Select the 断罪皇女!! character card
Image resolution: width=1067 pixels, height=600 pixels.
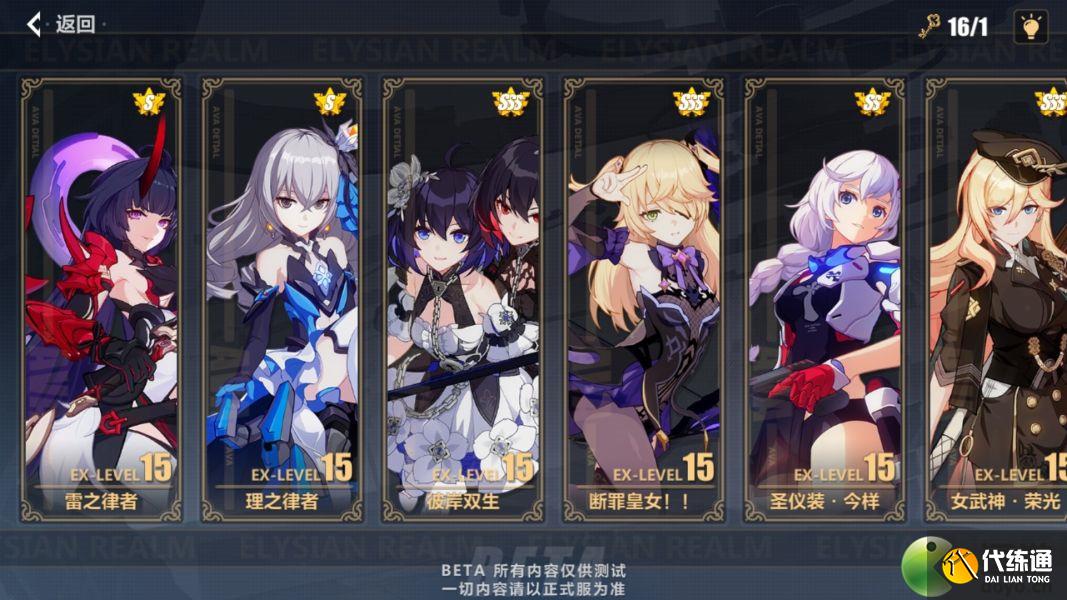pyautogui.click(x=643, y=300)
